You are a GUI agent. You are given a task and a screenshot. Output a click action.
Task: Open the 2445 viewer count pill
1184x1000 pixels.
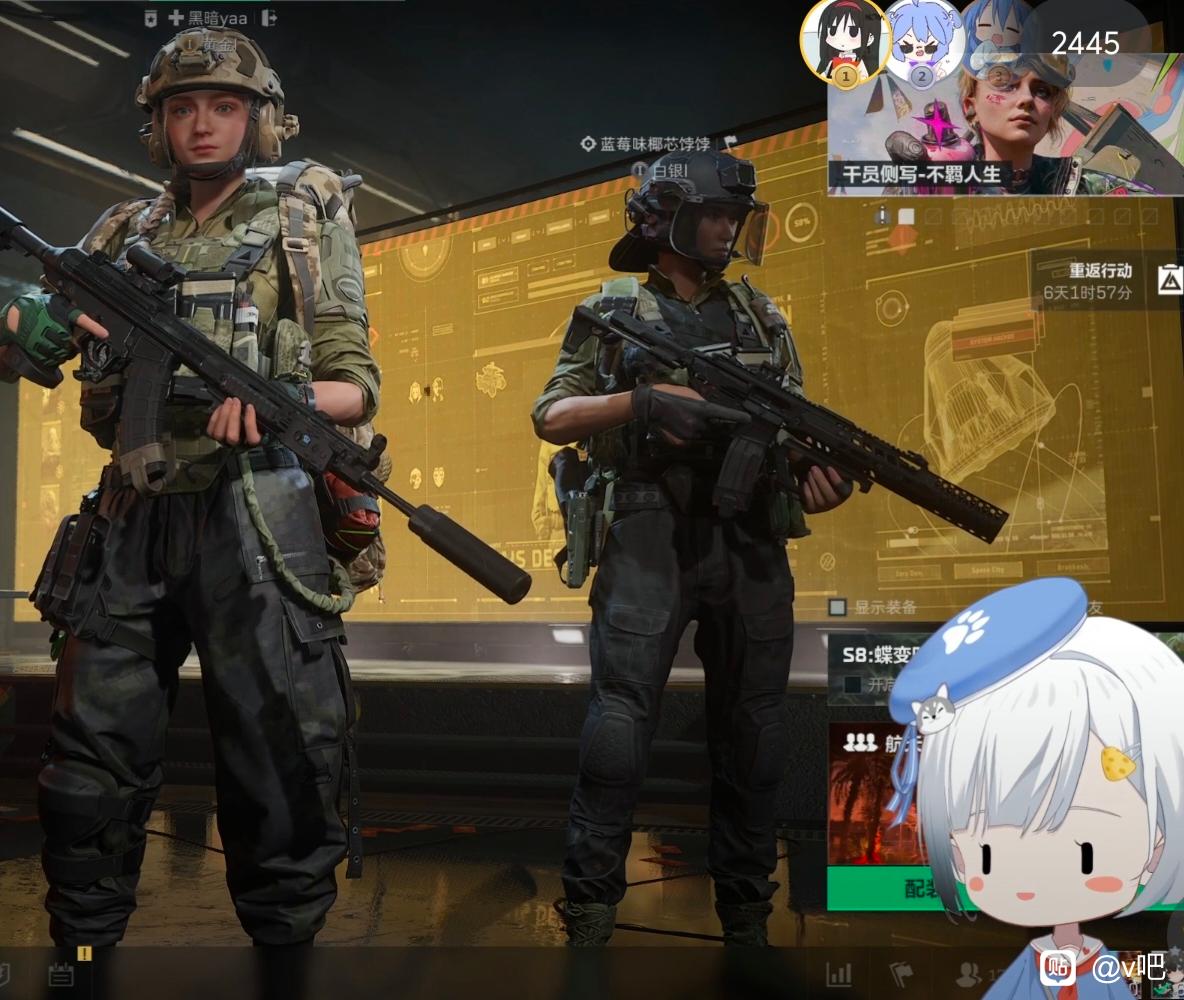point(1085,43)
